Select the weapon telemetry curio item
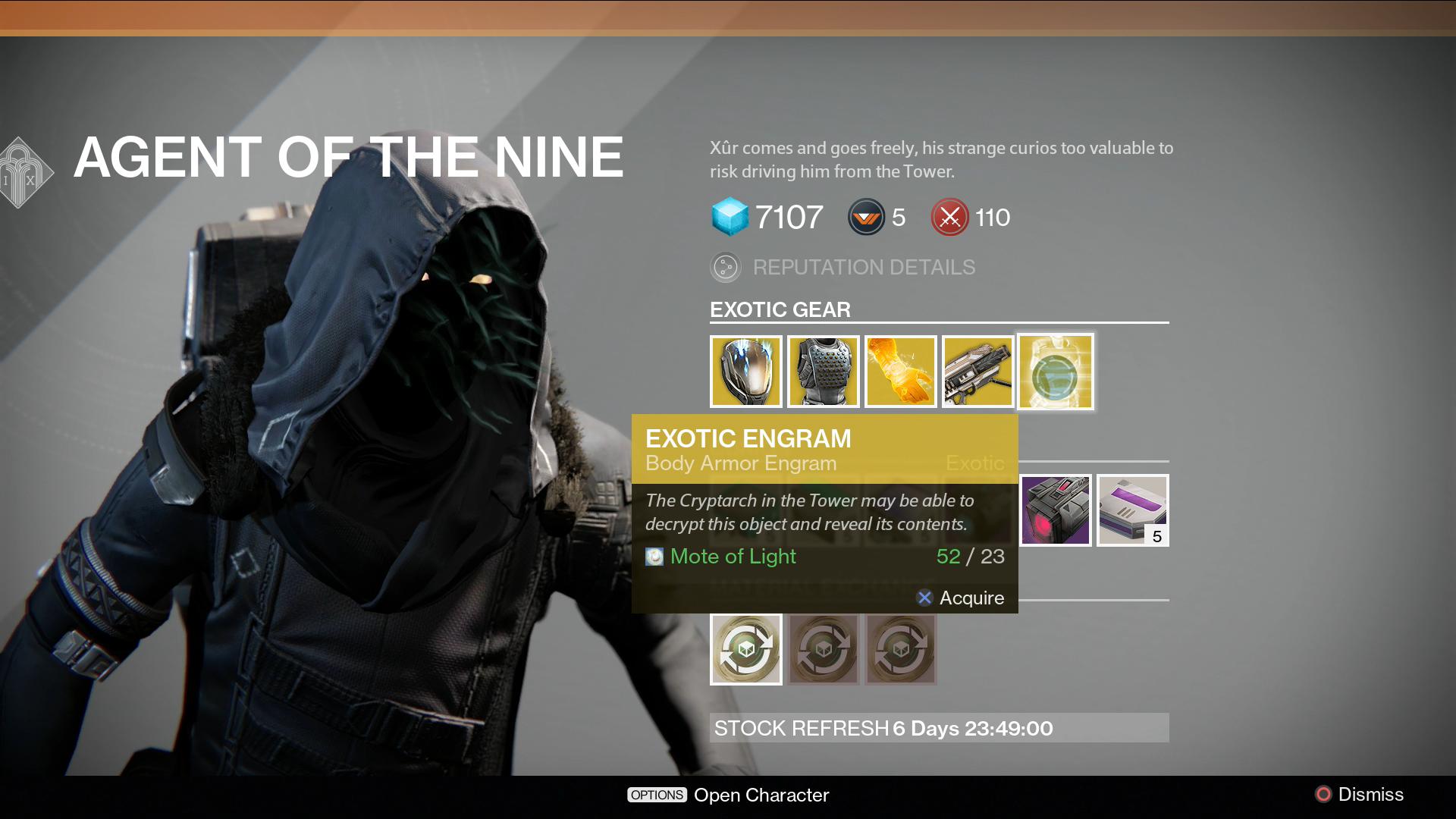Image resolution: width=1456 pixels, height=819 pixels. (1055, 510)
